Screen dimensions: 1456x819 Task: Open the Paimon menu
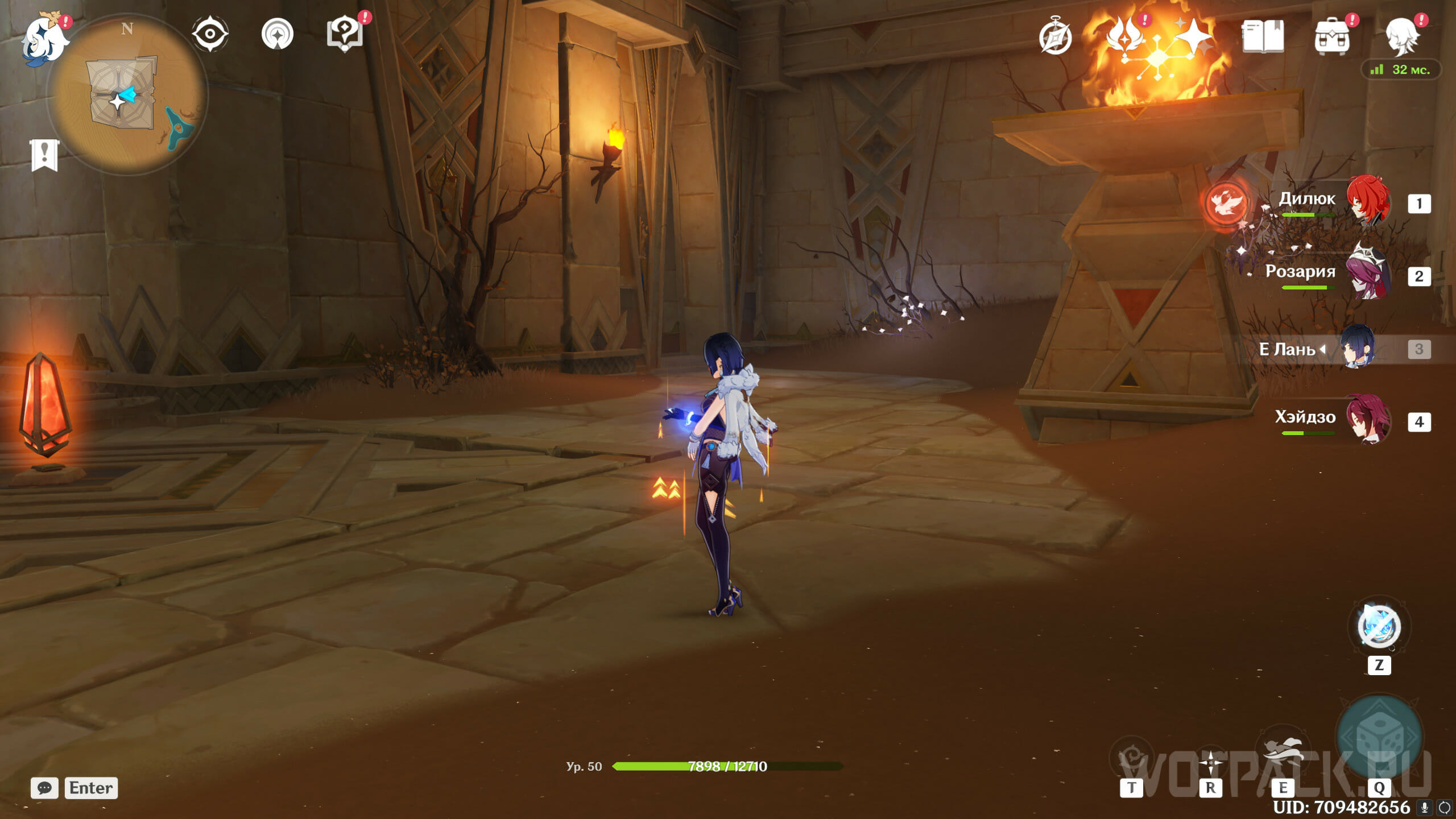pos(43,39)
